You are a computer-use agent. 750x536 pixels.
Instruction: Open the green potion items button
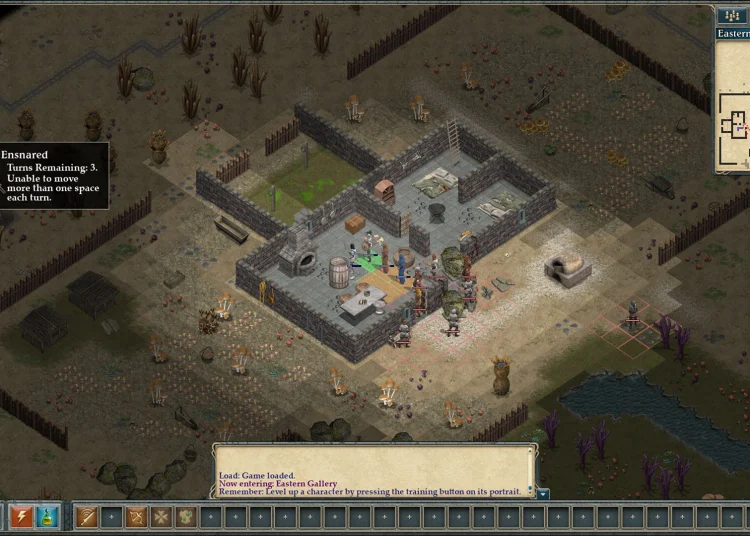[x=49, y=516]
